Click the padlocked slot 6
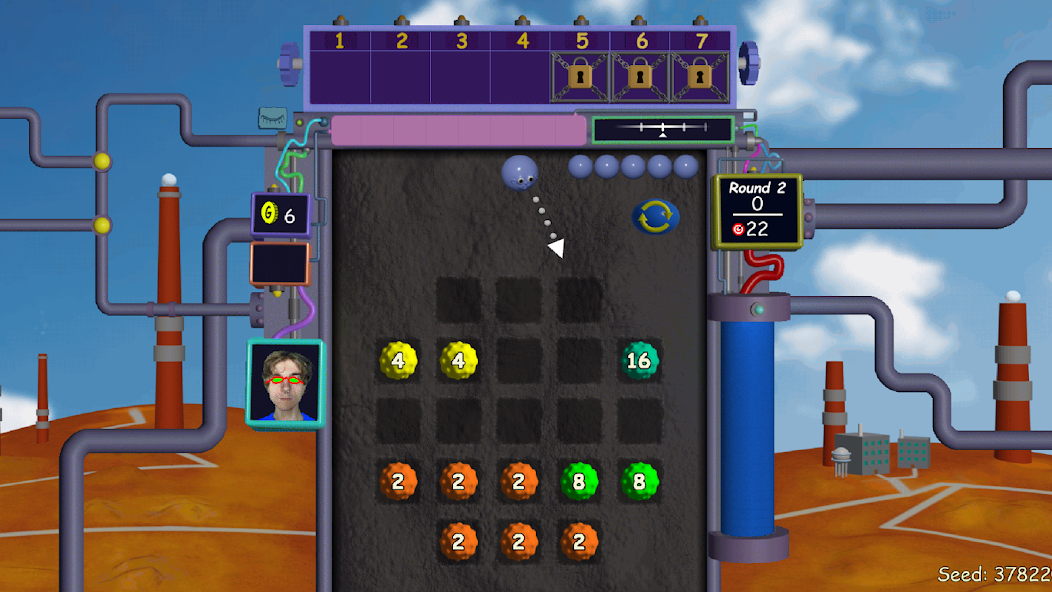Viewport: 1052px width, 592px height. [641, 76]
